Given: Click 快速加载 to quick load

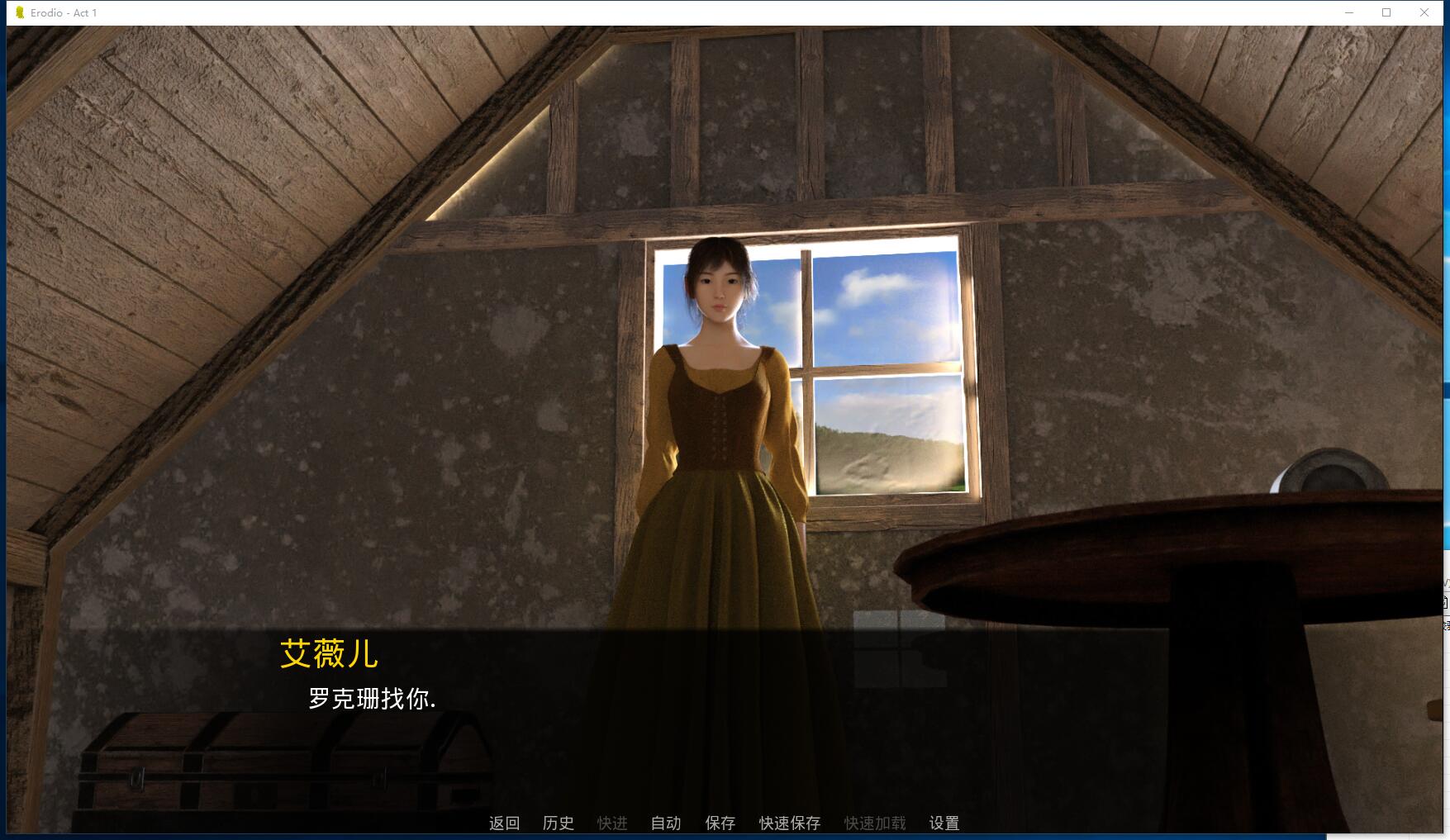Looking at the screenshot, I should click(x=874, y=823).
